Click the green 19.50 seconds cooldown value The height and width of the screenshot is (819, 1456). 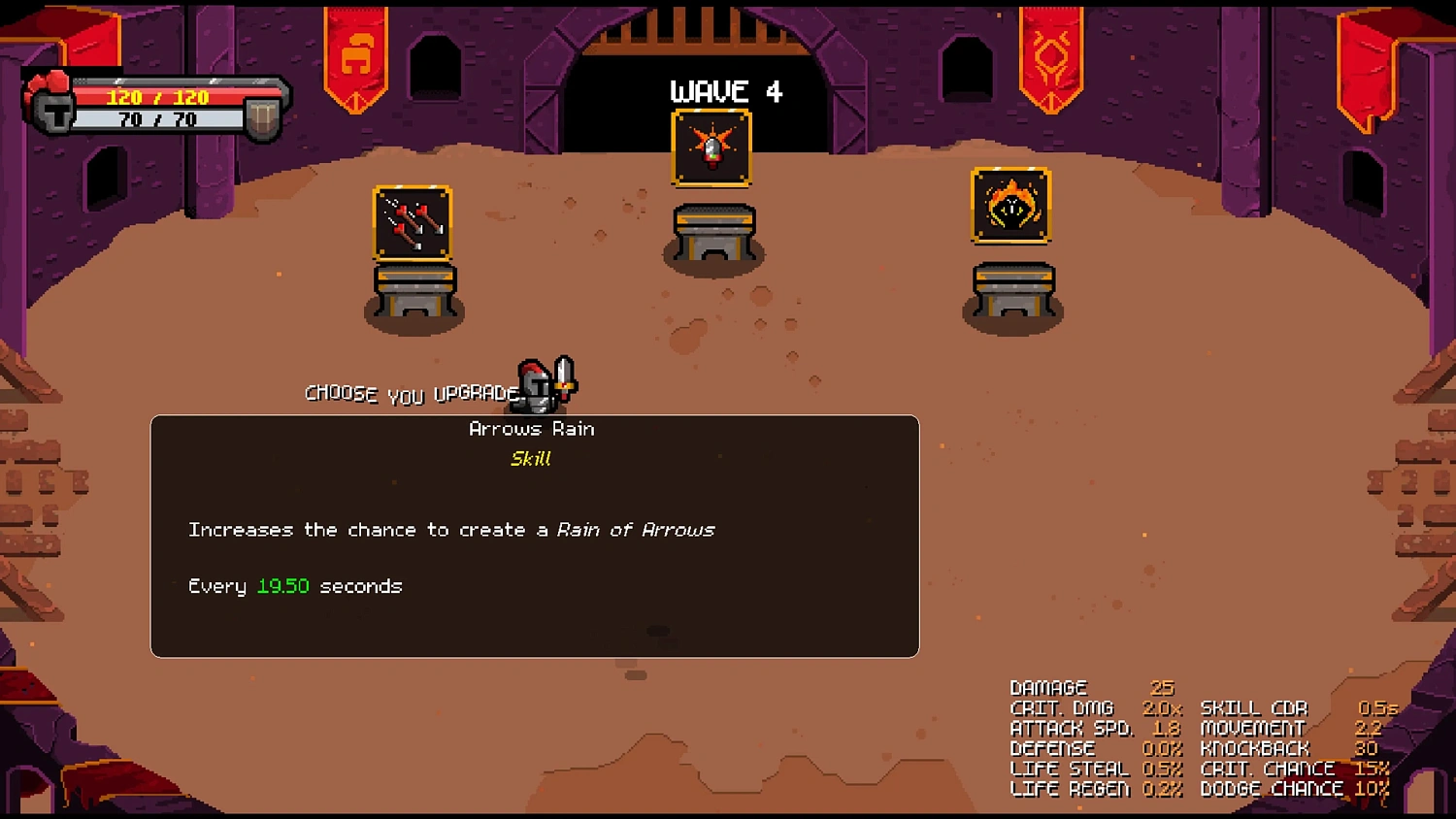[x=282, y=585]
